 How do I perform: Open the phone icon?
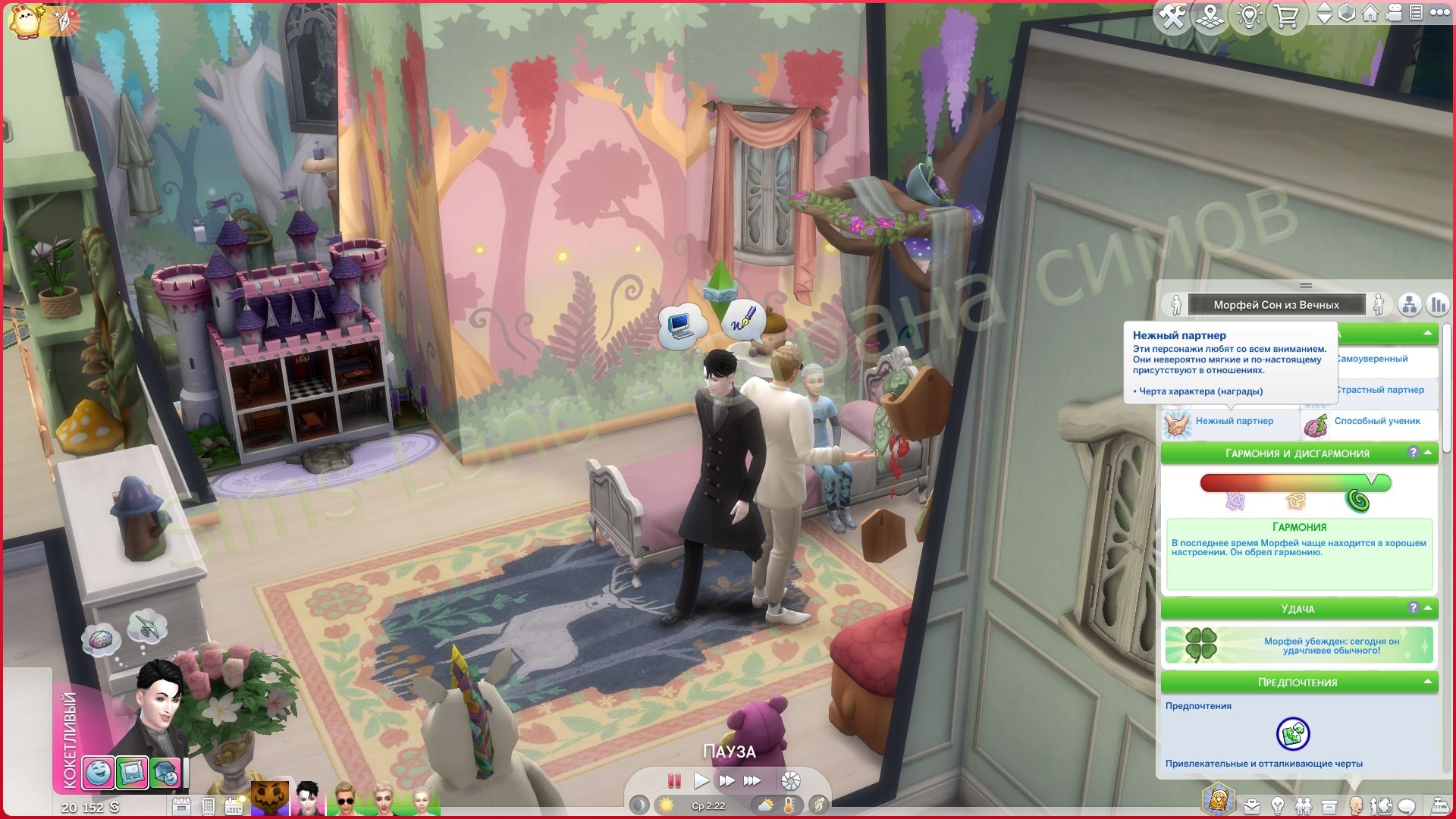209,806
